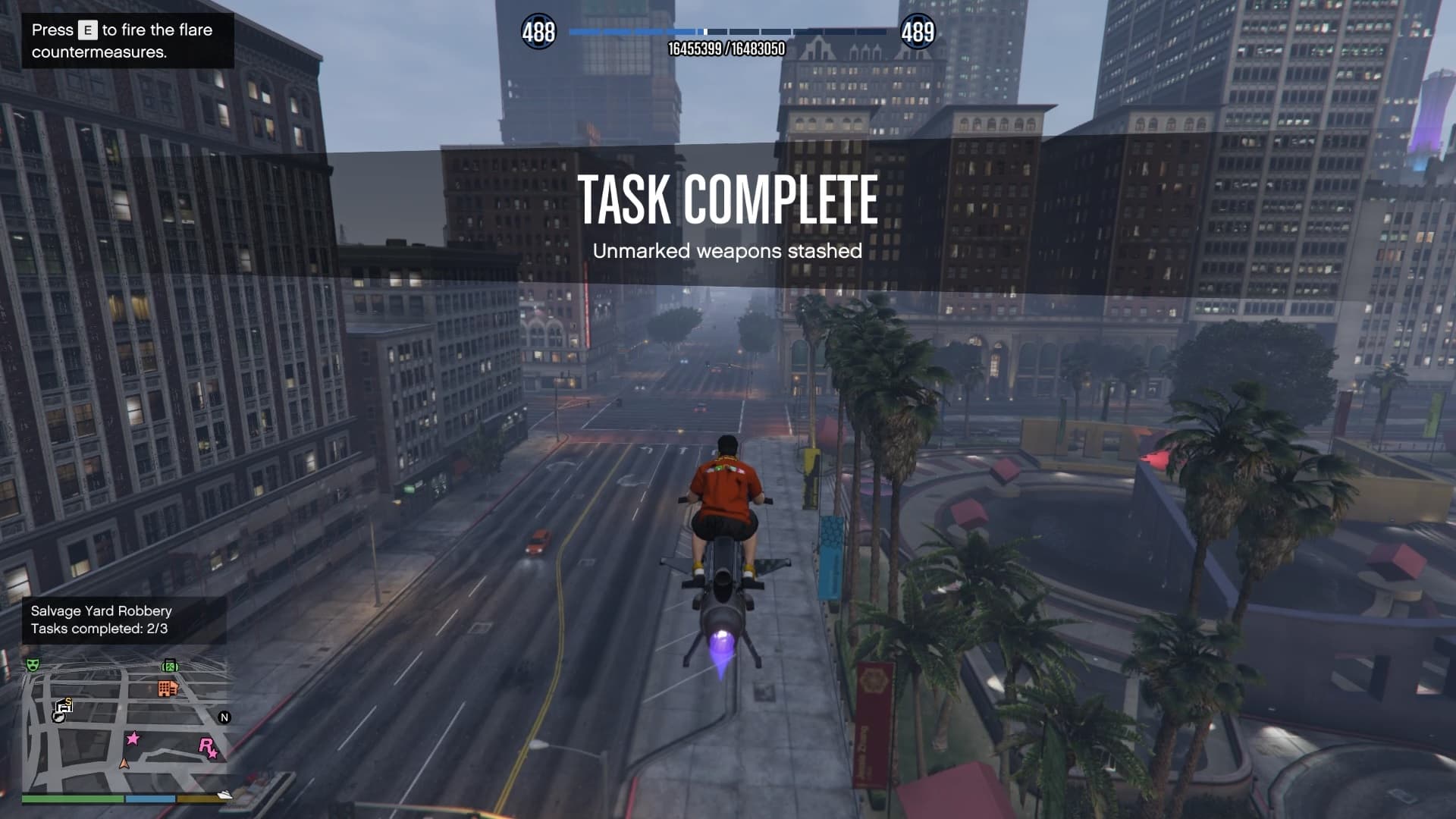The width and height of the screenshot is (1456, 819).
Task: Click the pink star marker on minimap
Action: [133, 738]
